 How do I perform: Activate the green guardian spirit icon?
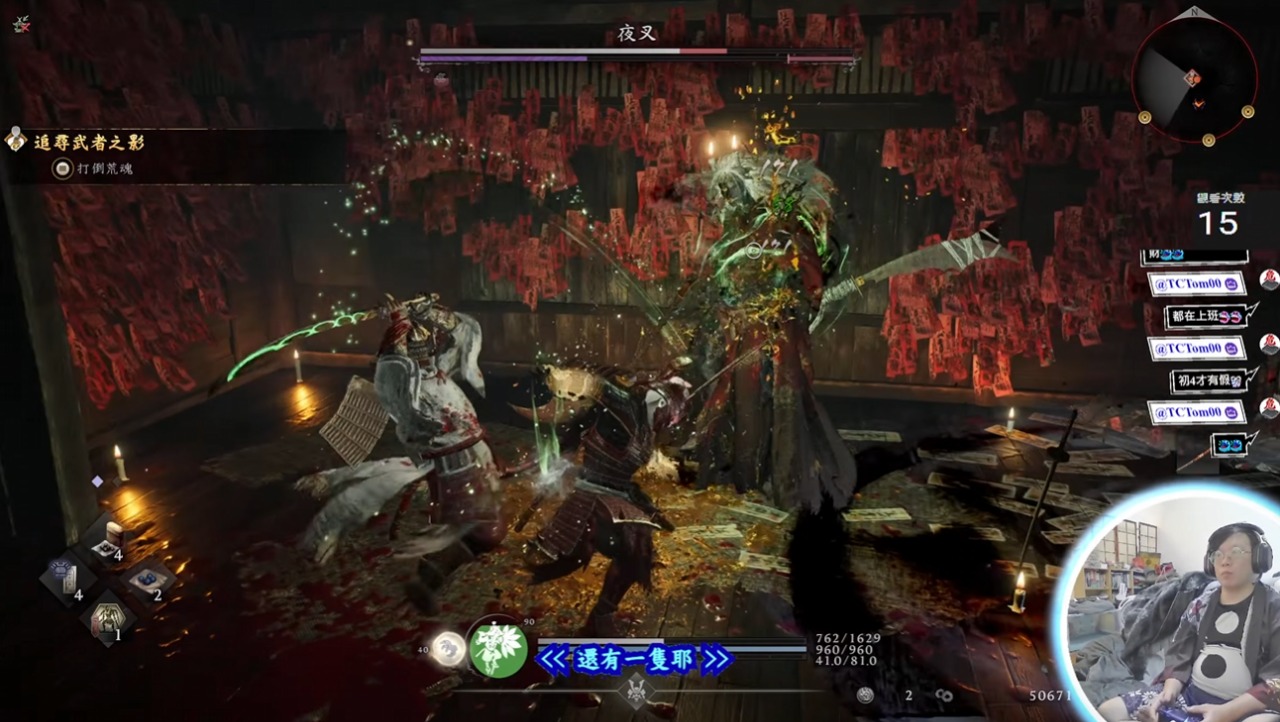(498, 648)
